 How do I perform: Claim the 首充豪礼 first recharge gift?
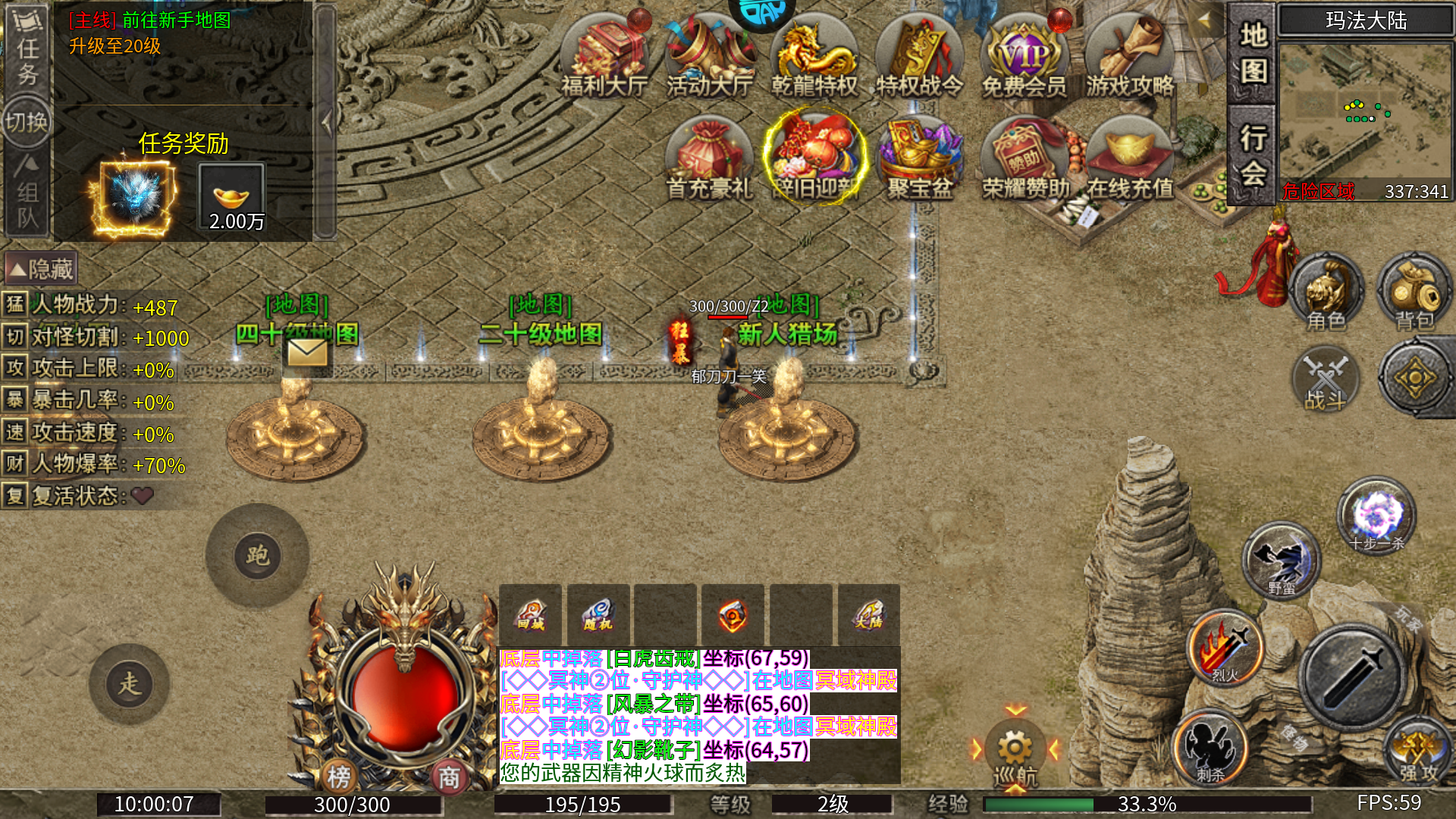coord(709,159)
